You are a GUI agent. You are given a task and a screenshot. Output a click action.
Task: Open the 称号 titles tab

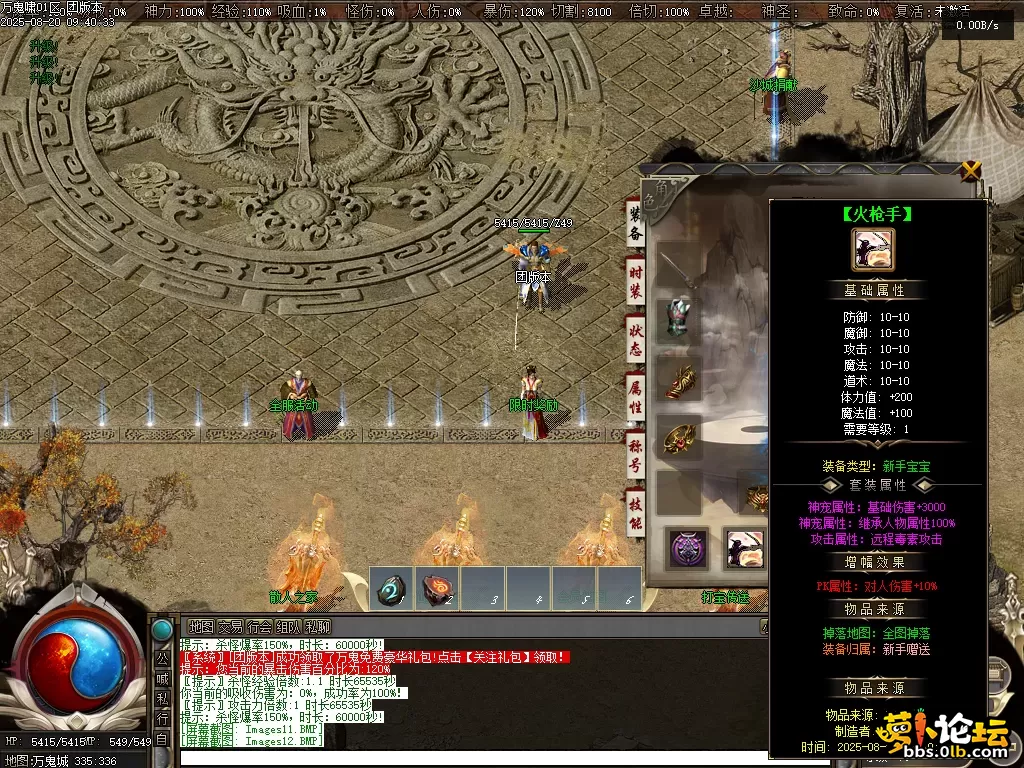click(635, 455)
